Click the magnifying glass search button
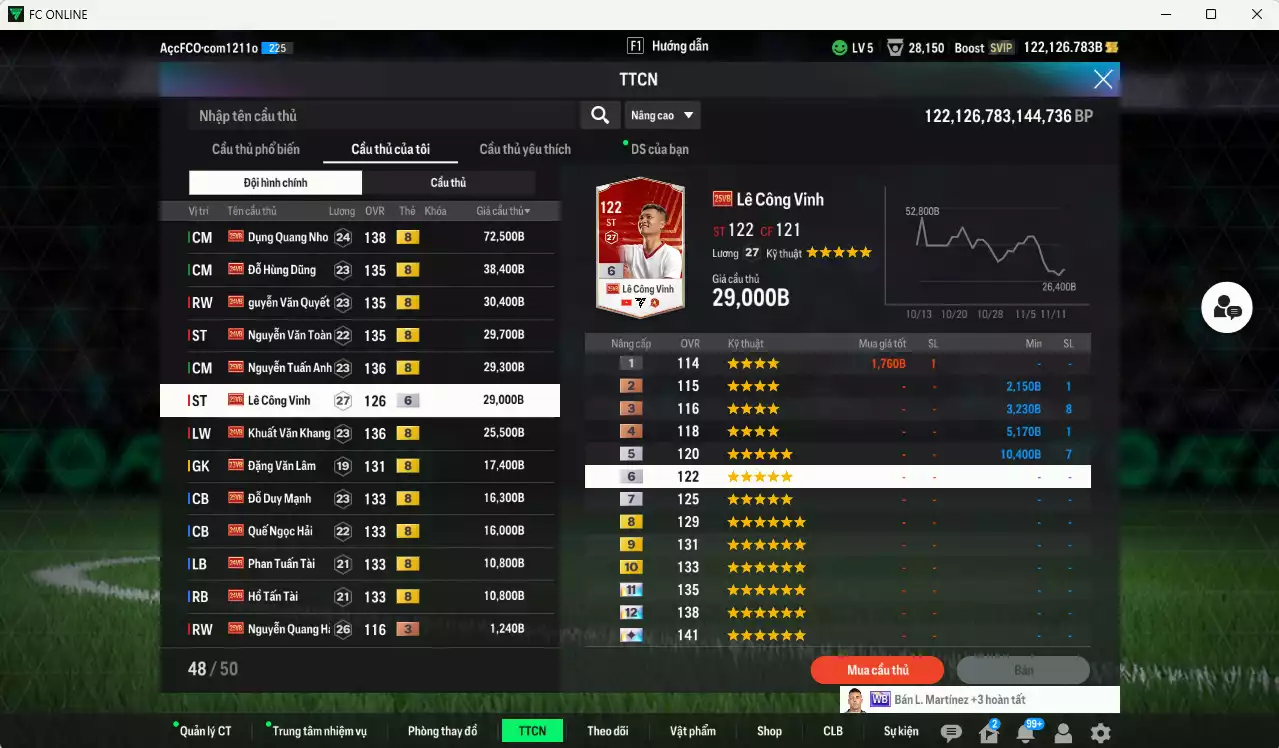 click(x=600, y=116)
